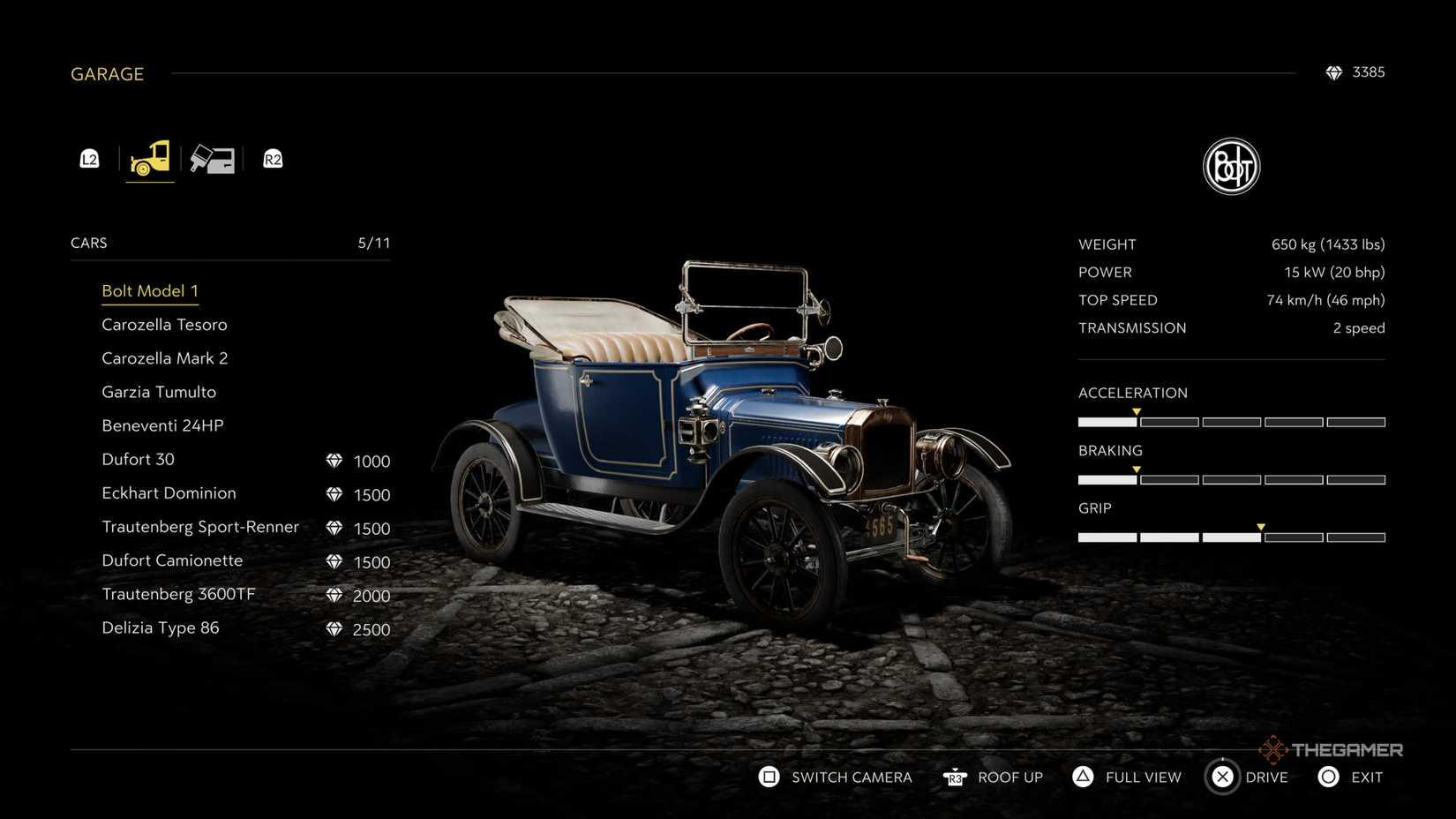Select Beneventi 24HP in the list
Image resolution: width=1456 pixels, height=819 pixels.
(x=162, y=425)
